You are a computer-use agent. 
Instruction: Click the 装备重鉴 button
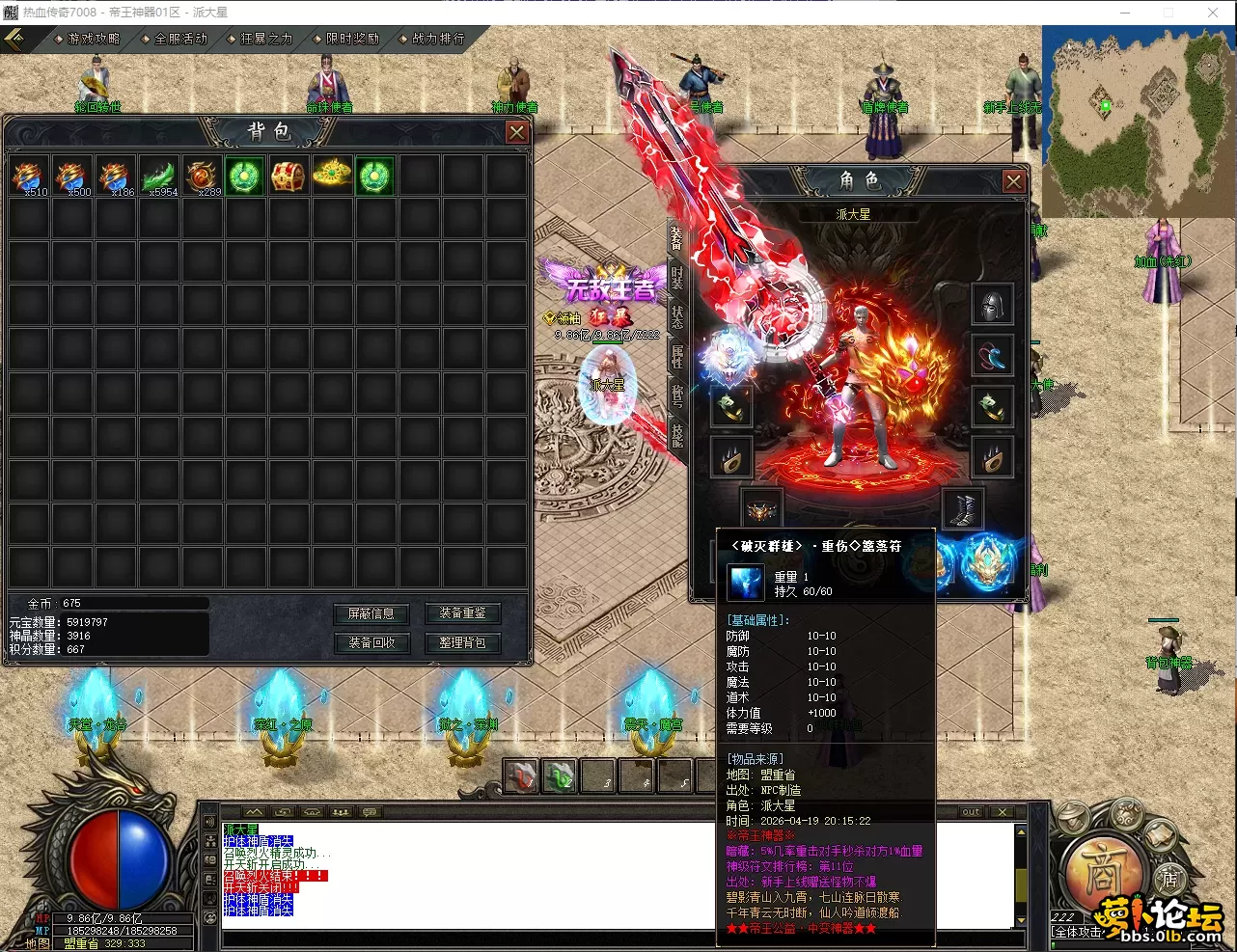(x=462, y=613)
